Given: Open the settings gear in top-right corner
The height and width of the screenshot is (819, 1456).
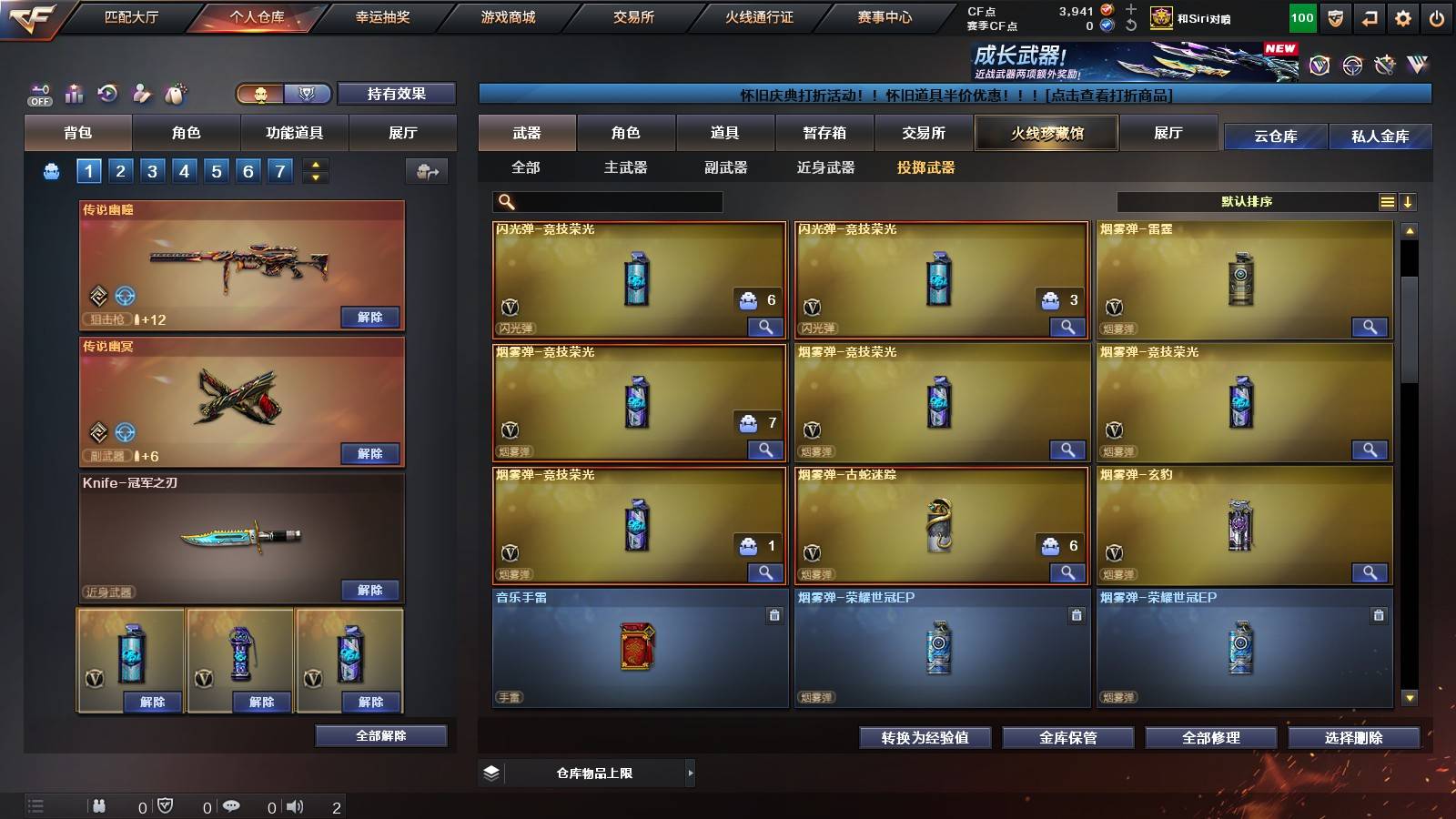Looking at the screenshot, I should tap(1402, 18).
